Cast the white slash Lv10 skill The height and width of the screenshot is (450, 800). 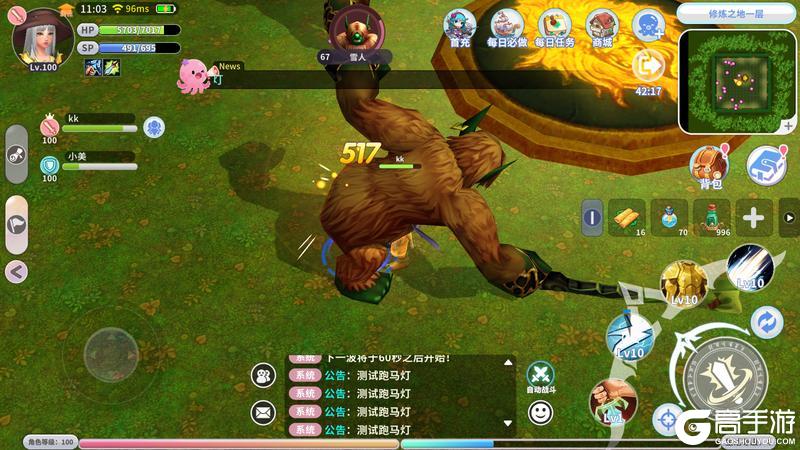click(749, 266)
